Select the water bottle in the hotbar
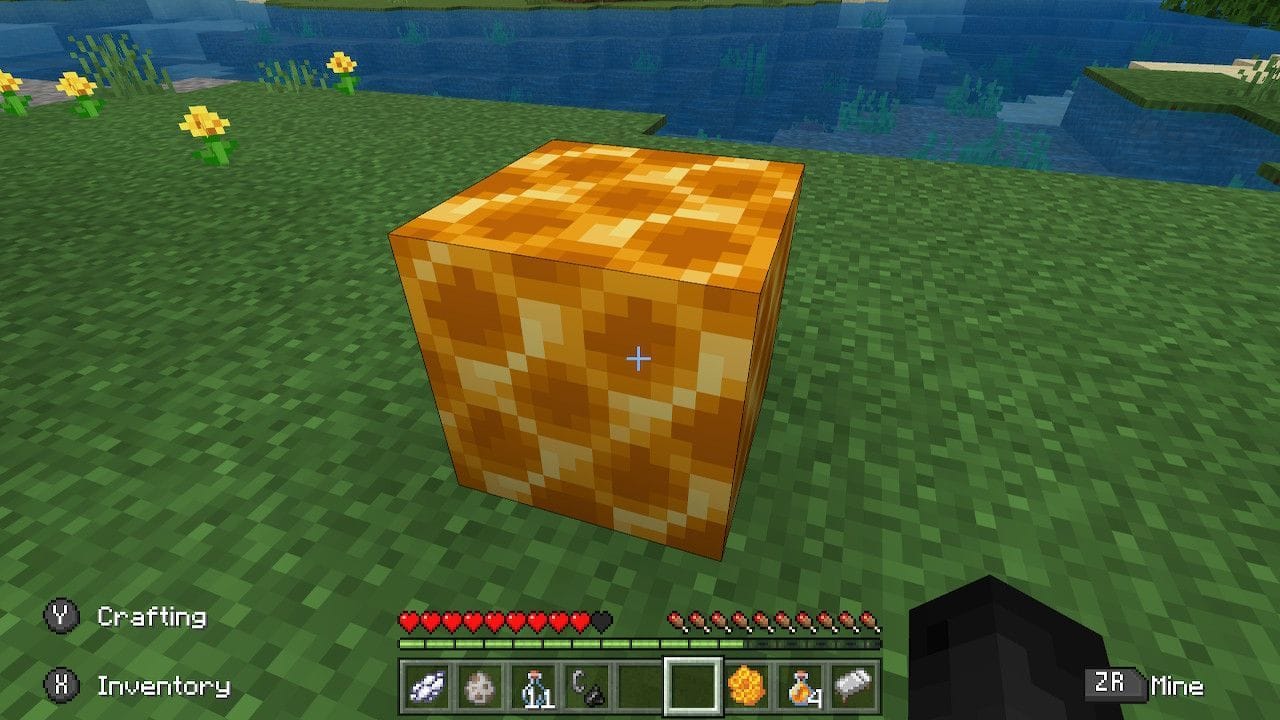Screen dimensions: 1280x720 [x=534, y=686]
